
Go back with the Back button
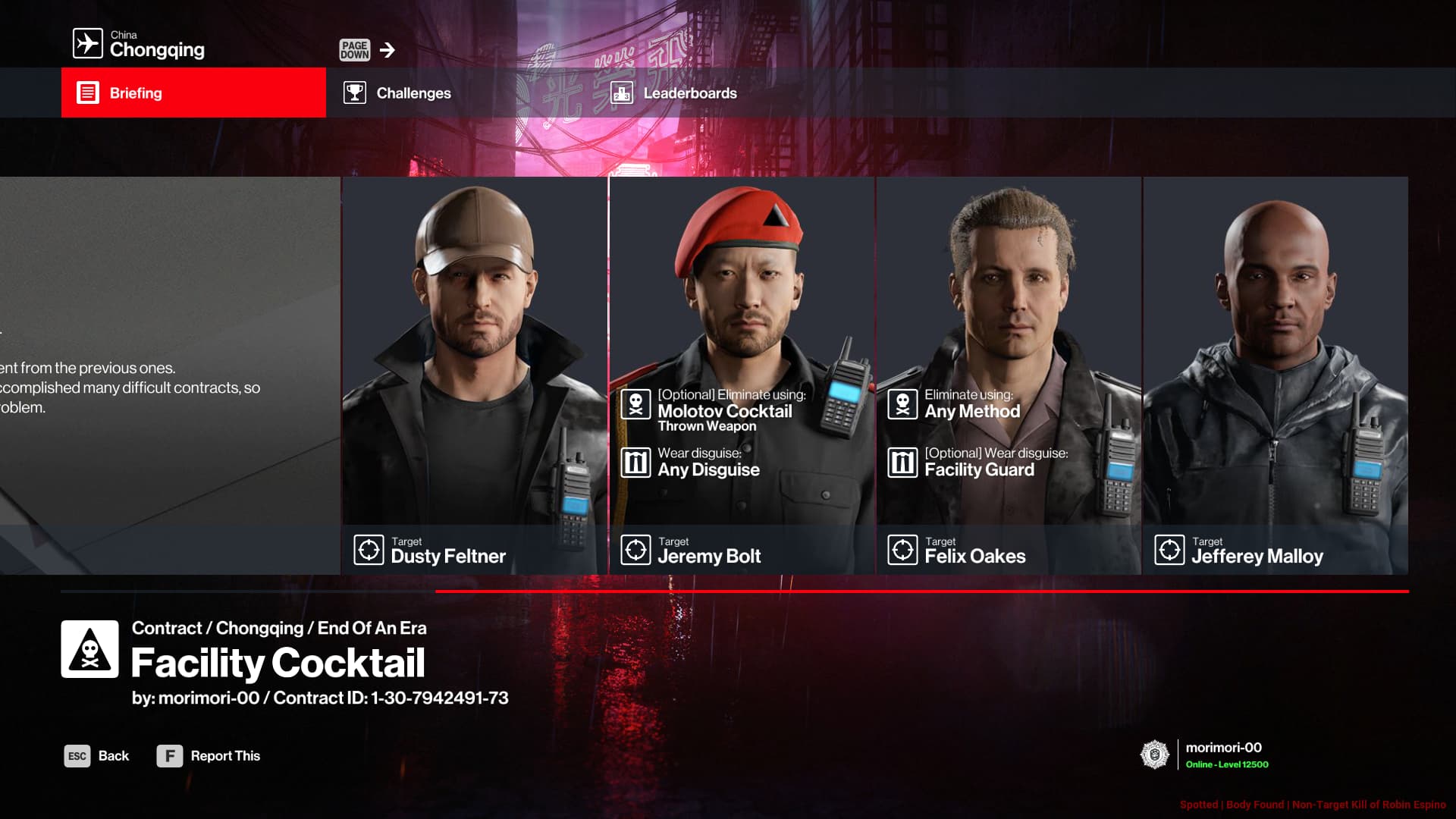(97, 756)
